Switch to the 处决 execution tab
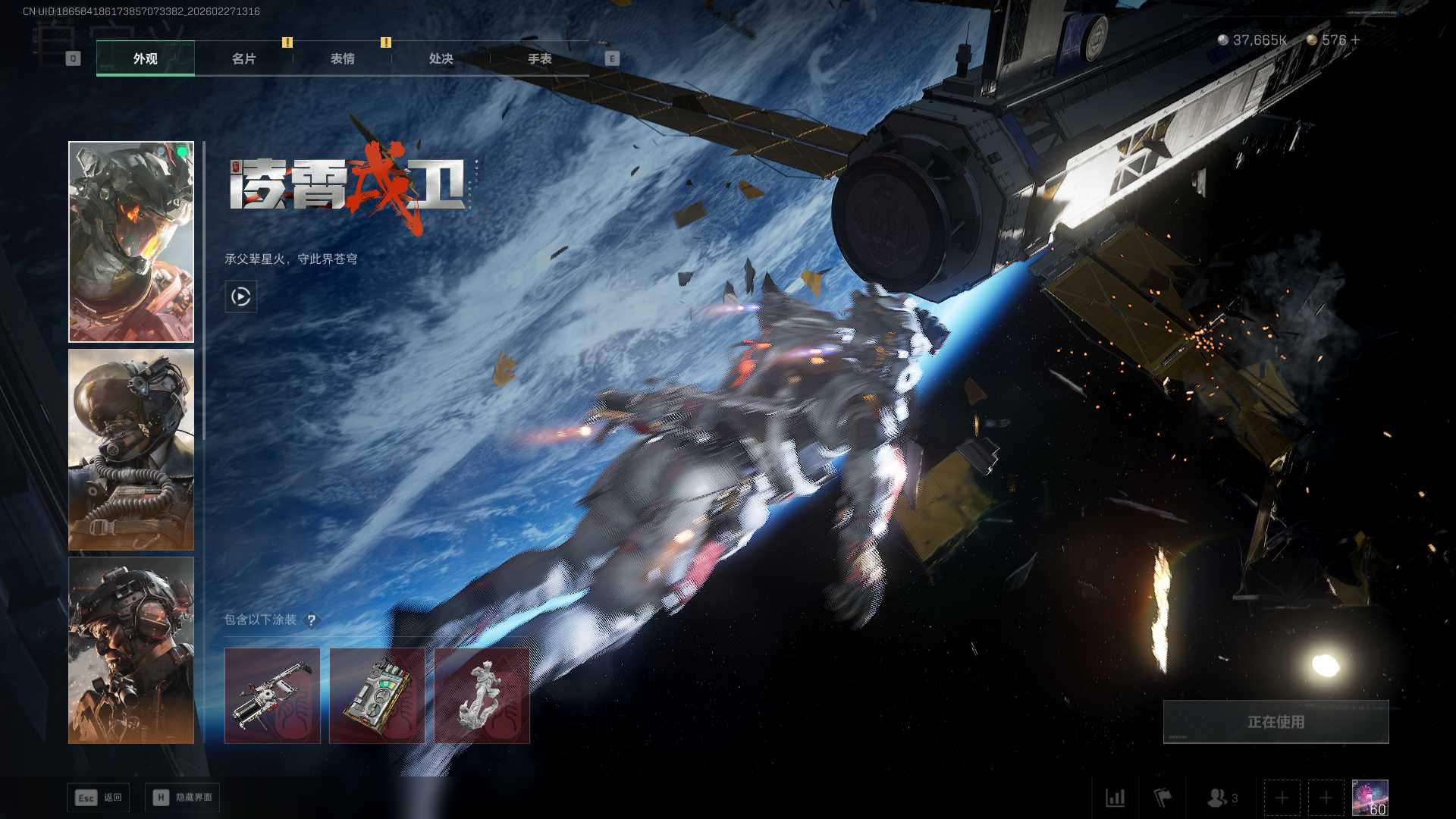 441,58
